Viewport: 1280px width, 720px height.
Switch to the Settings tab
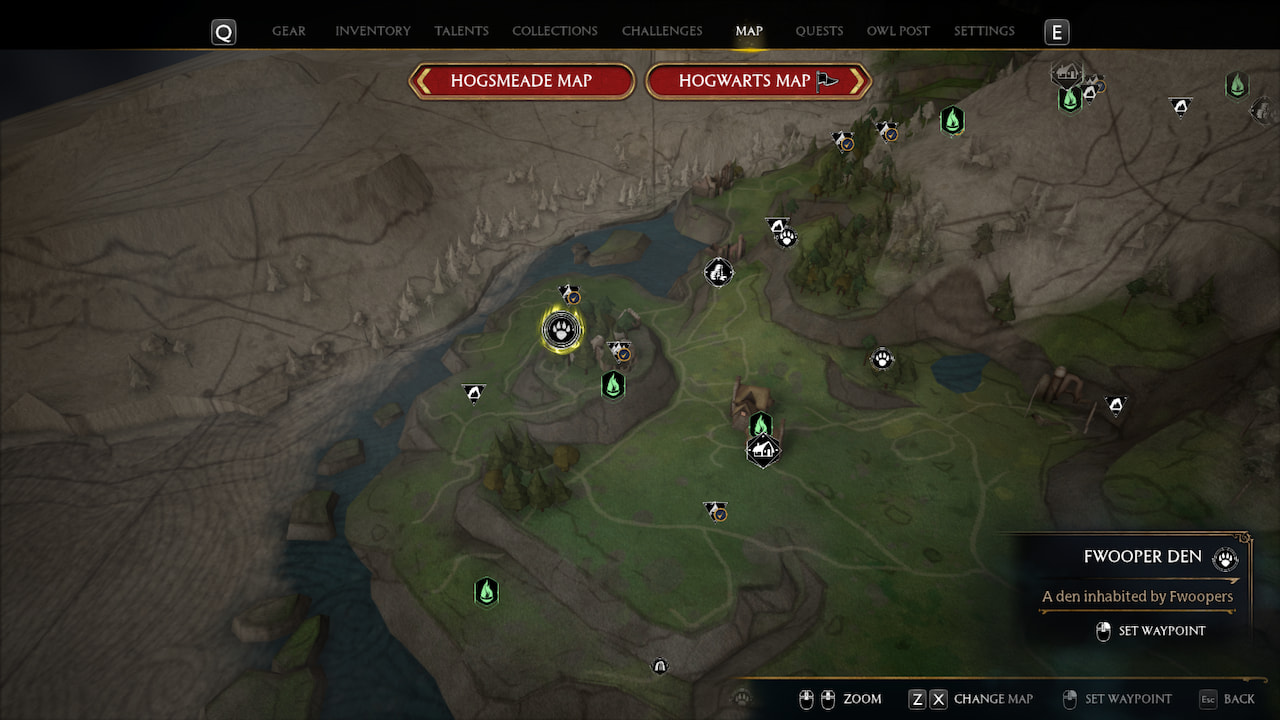pyautogui.click(x=984, y=31)
